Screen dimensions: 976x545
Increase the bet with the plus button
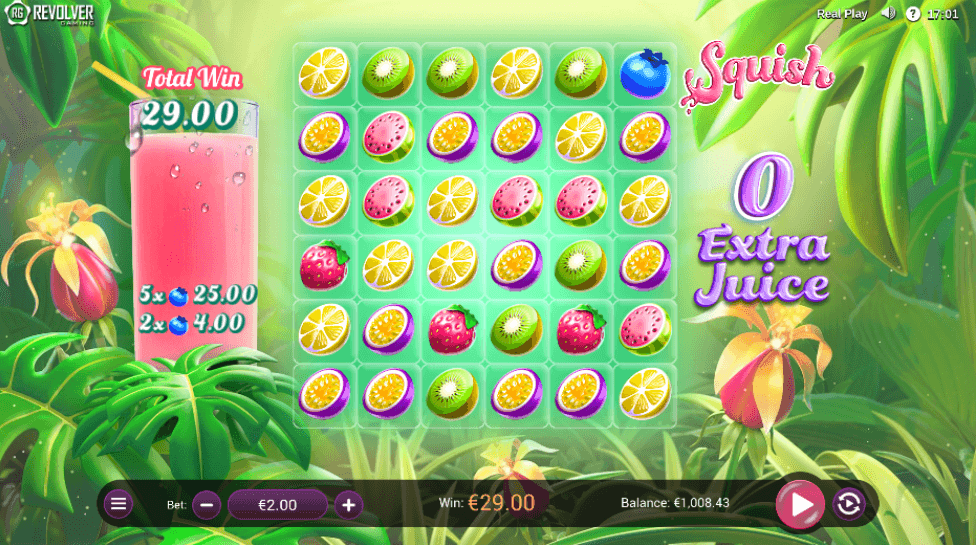pos(348,505)
